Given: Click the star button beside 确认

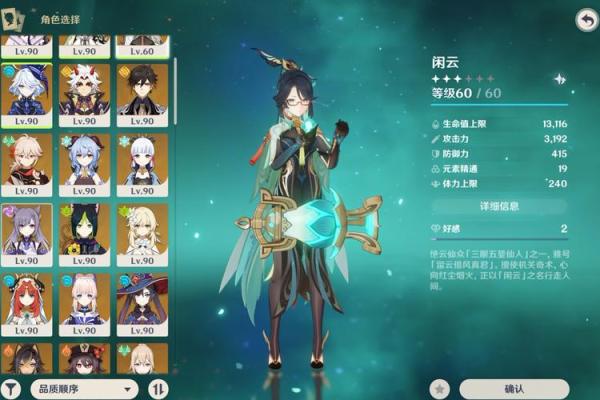Looking at the screenshot, I should tap(438, 388).
